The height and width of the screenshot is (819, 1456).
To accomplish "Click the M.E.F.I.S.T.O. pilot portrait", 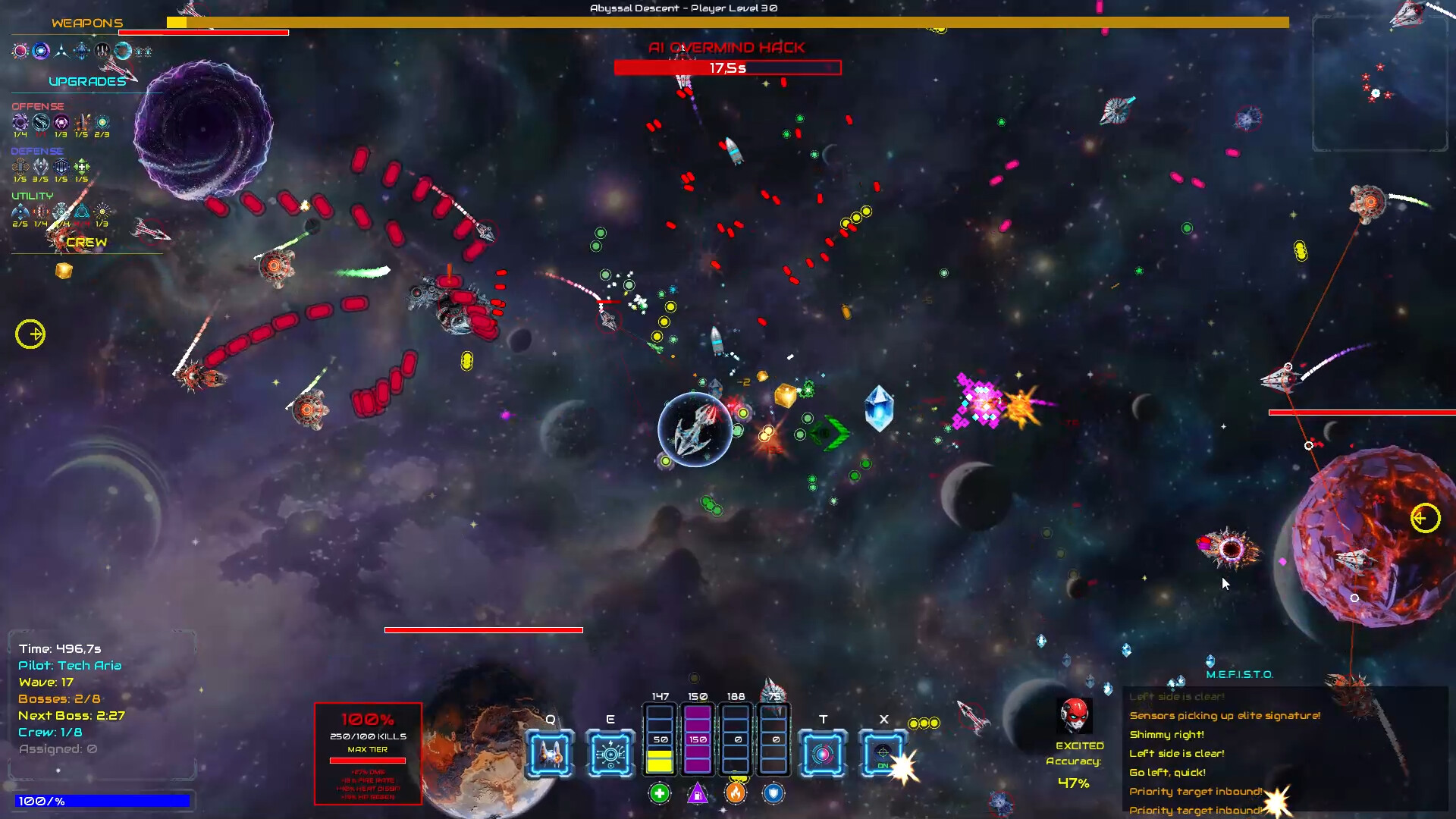I will 1075,715.
